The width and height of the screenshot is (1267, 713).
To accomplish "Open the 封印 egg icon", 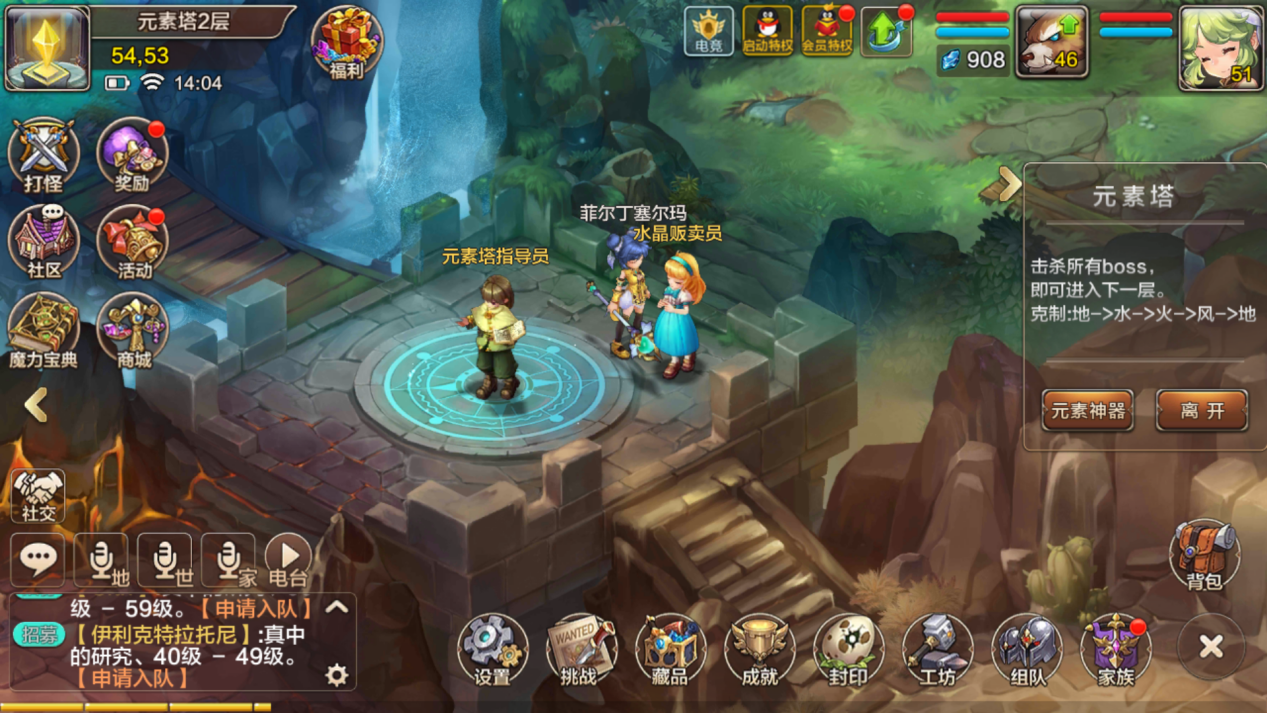I will (848, 648).
